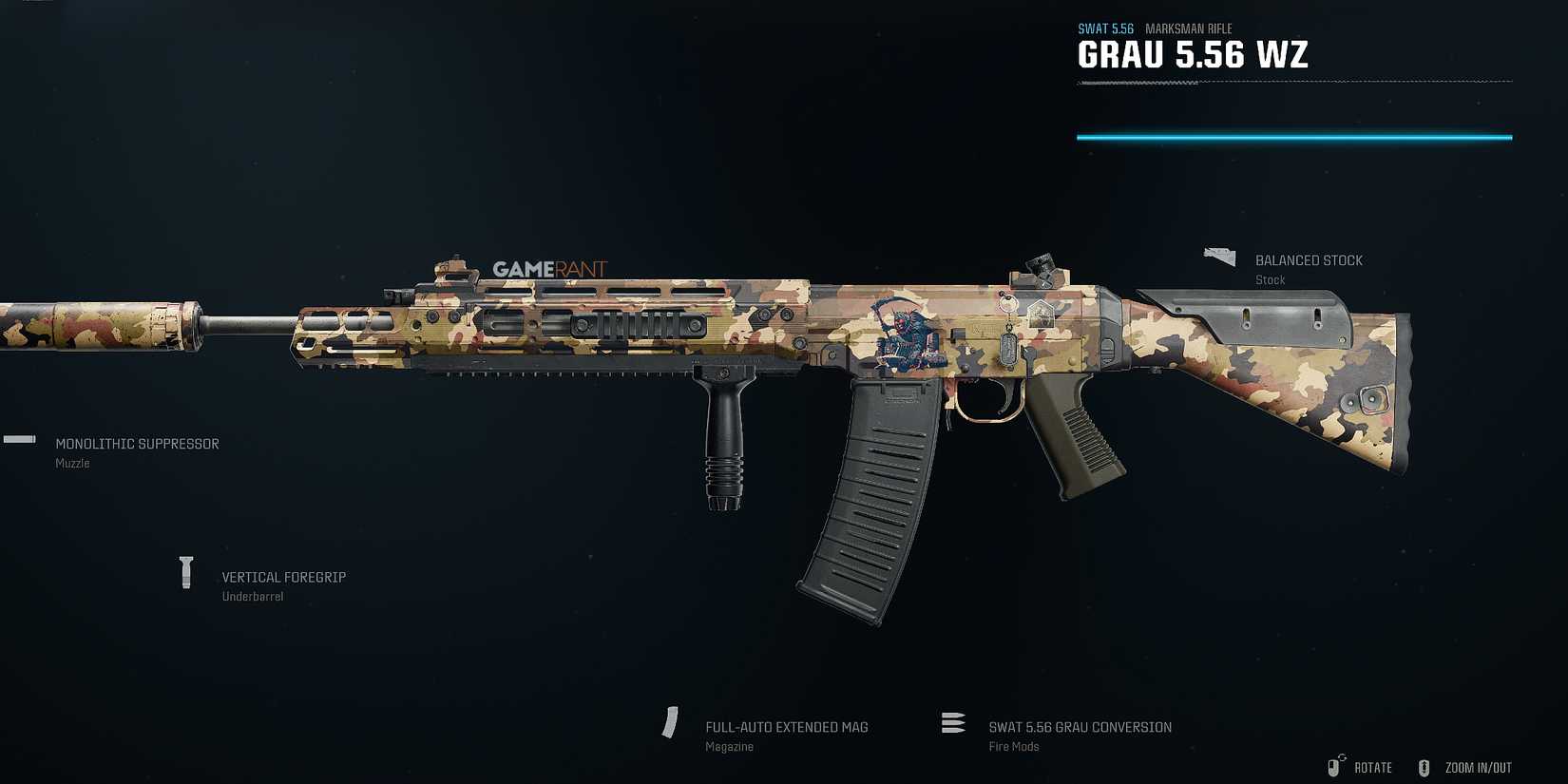Select the Full-Auto Extended Mag magazine icon
The image size is (1568, 784).
tap(671, 724)
